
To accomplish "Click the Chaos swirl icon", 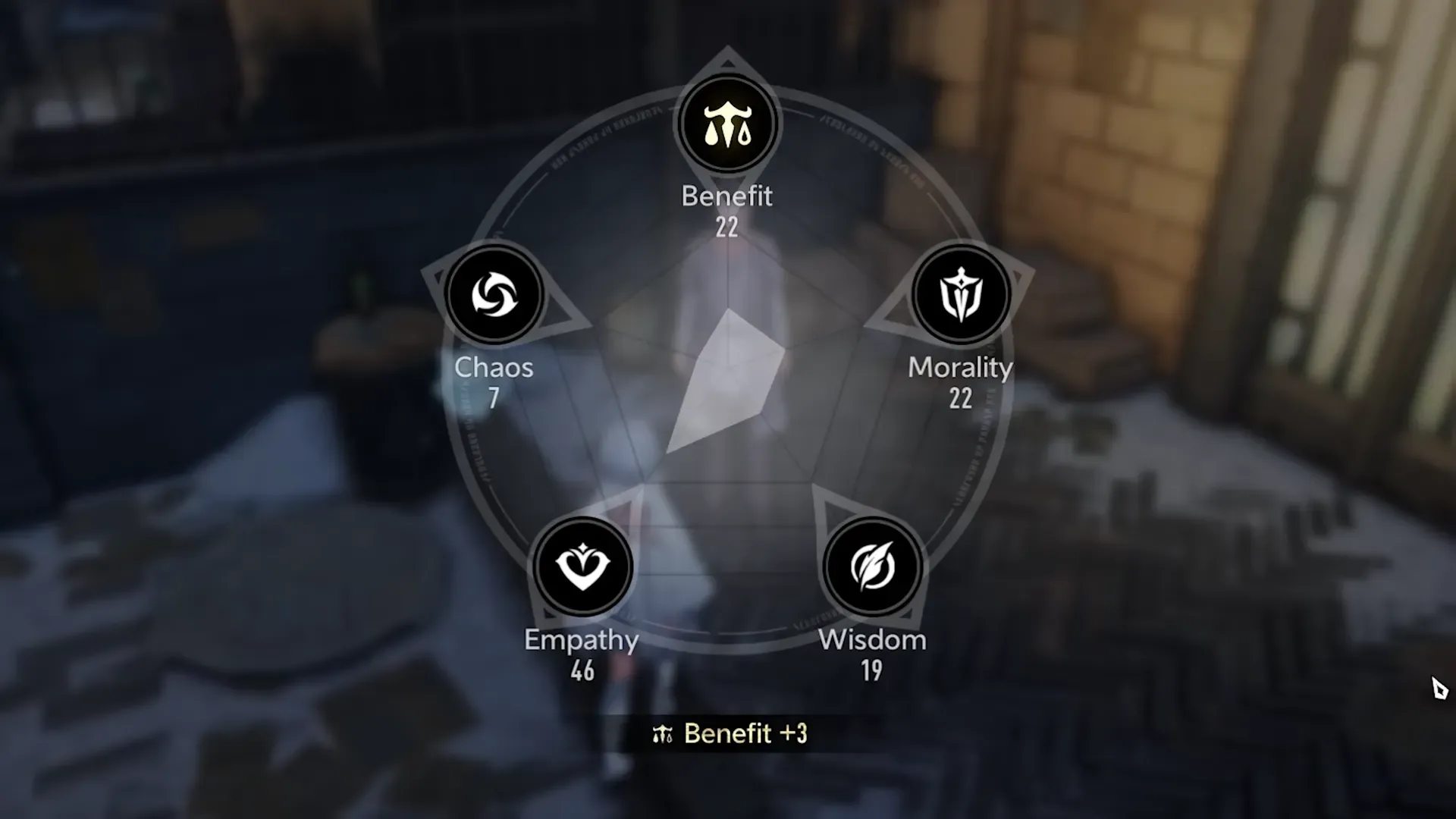I will point(494,294).
